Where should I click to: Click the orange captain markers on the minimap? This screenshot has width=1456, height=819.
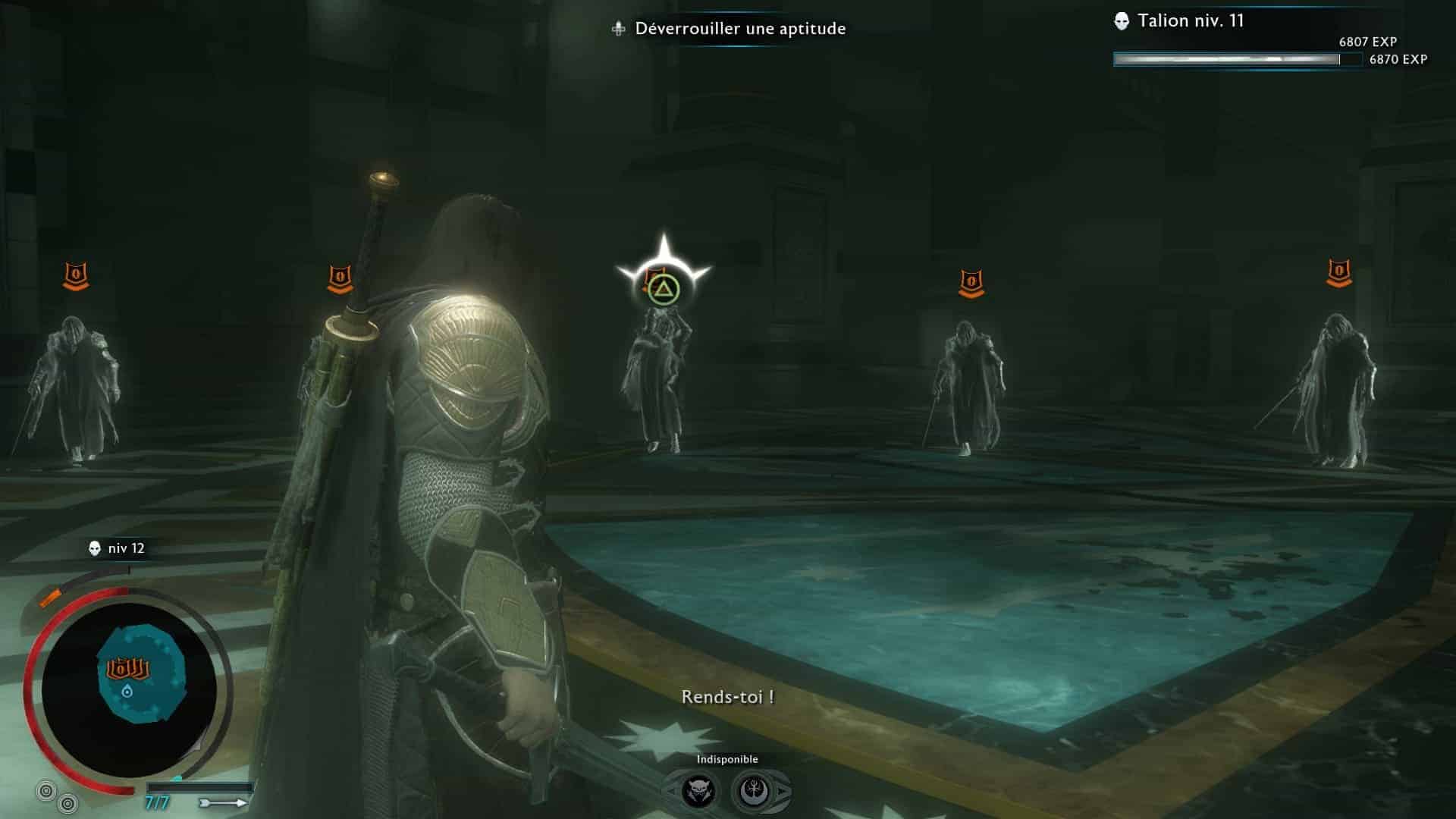coord(127,669)
